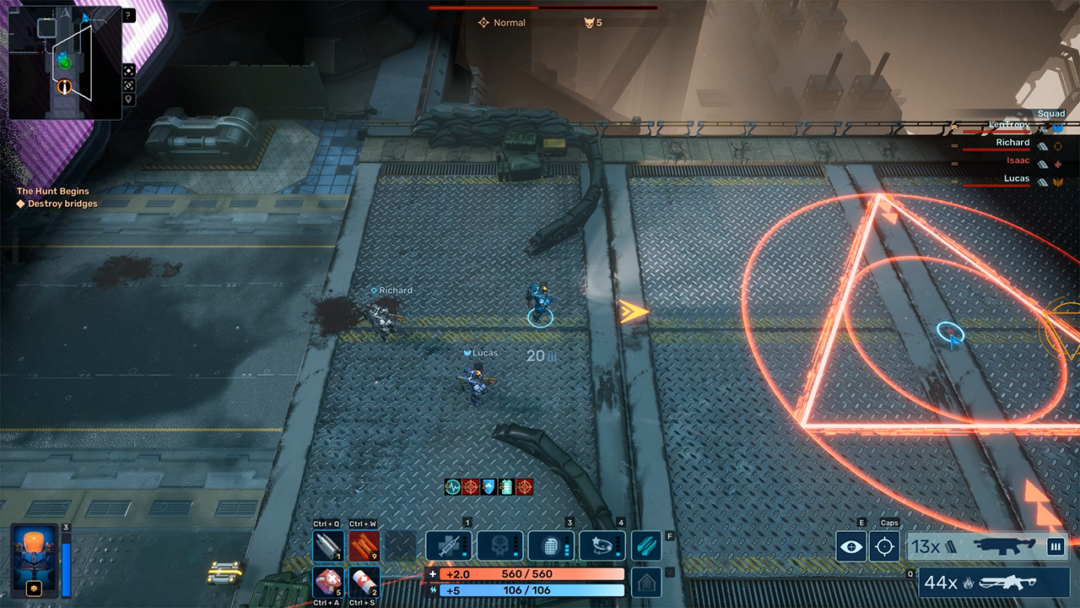This screenshot has height=608, width=1080.
Task: Use the red medkit item
Action: (329, 581)
